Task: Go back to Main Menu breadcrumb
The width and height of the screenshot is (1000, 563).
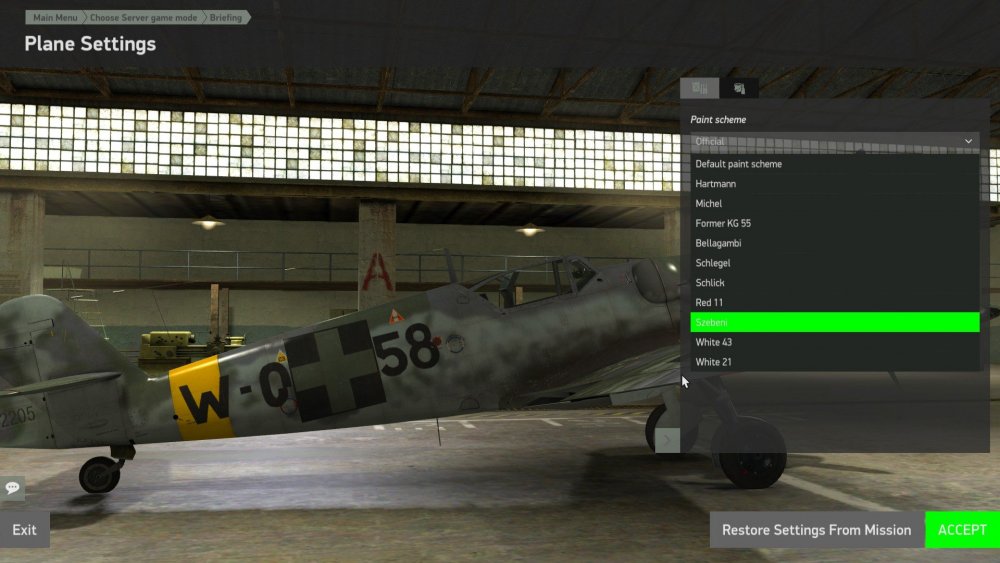Action: [56, 18]
